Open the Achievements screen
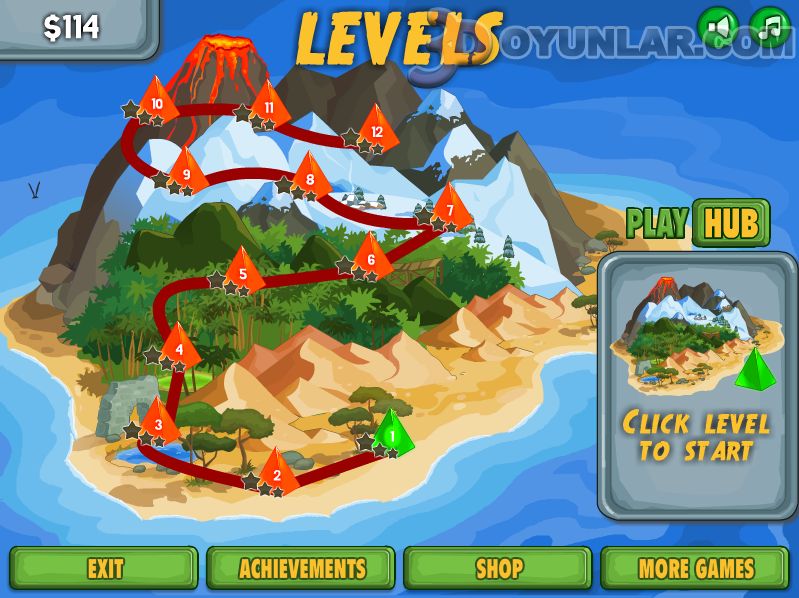 (302, 568)
